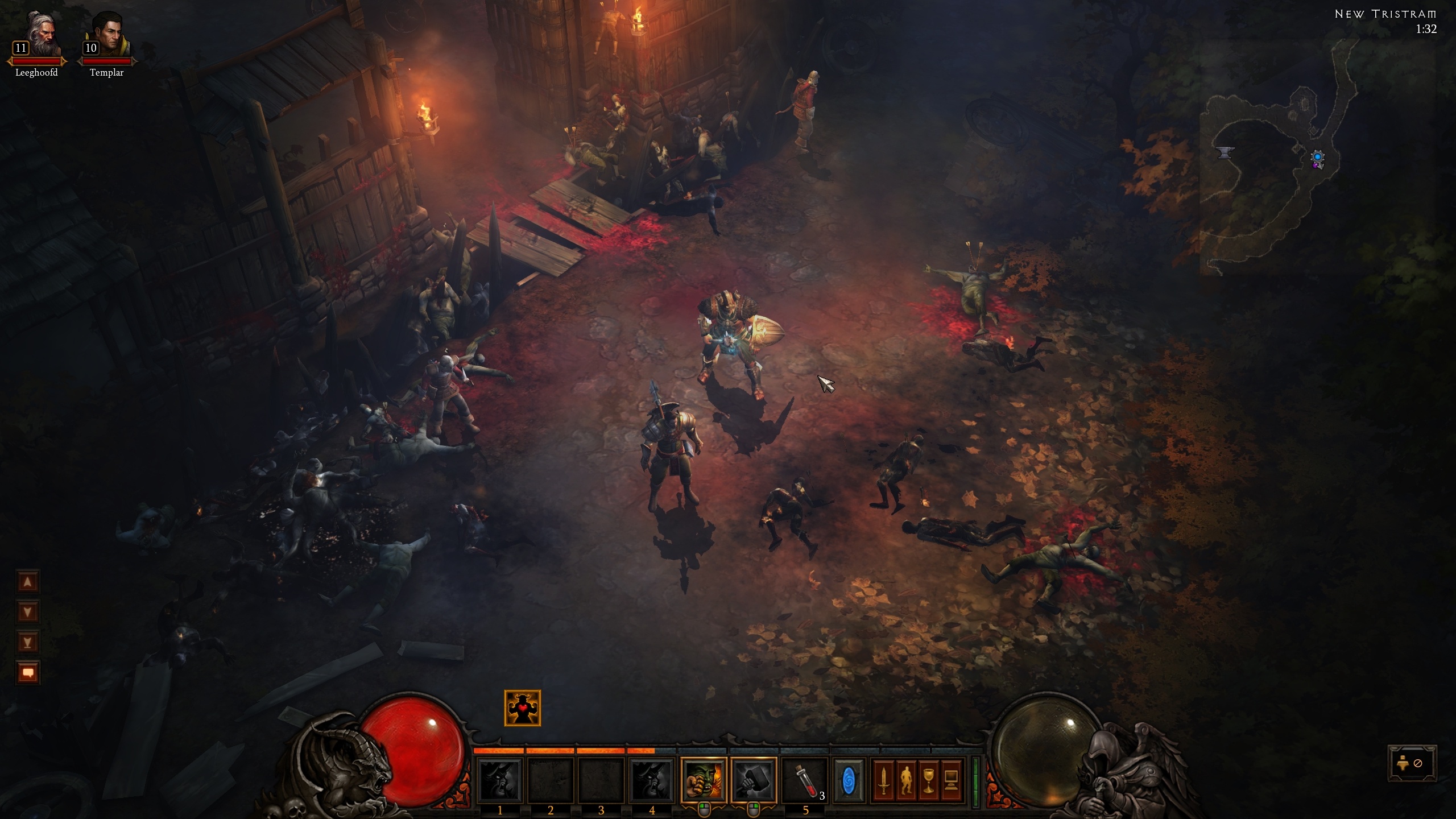Screen dimensions: 1456x819
Task: Jump chat to bottom with underlined arrow
Action: tap(28, 642)
